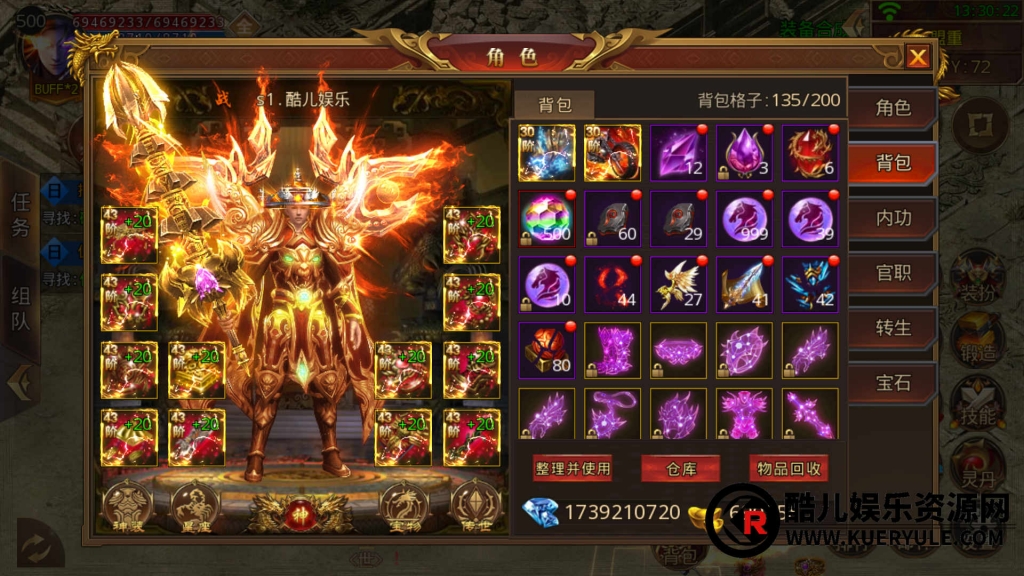
Task: Open the 星座 scorpion icon
Action: 196,504
